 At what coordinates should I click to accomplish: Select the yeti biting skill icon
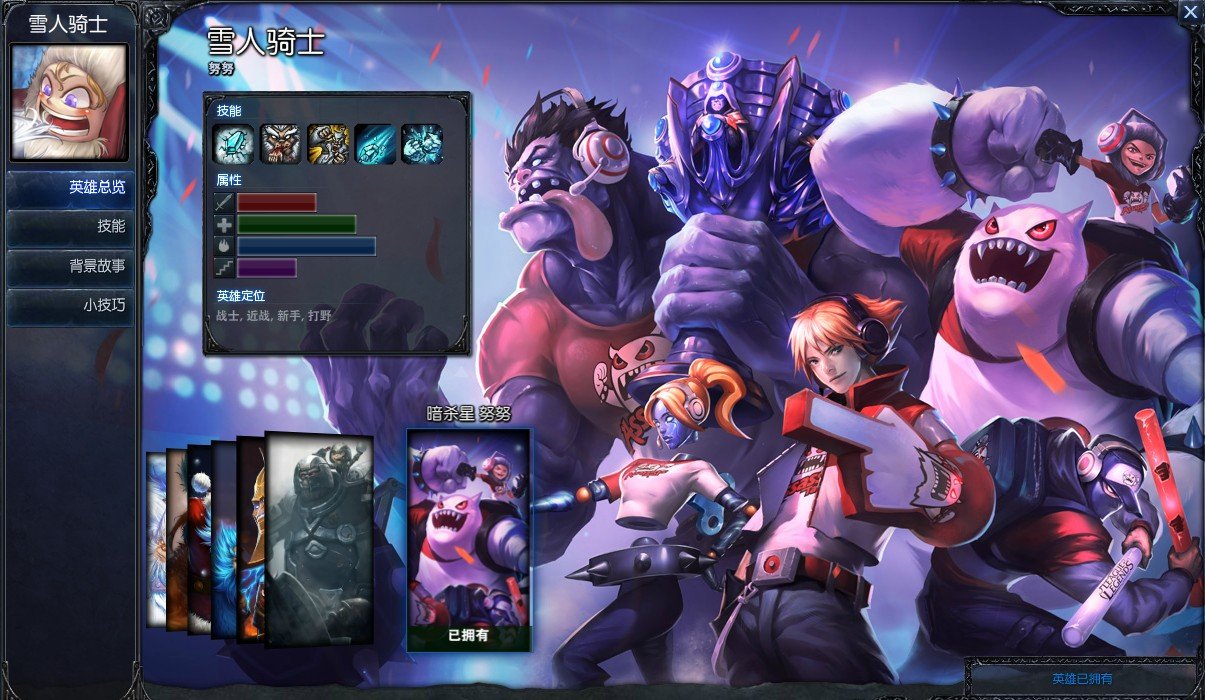tap(281, 144)
